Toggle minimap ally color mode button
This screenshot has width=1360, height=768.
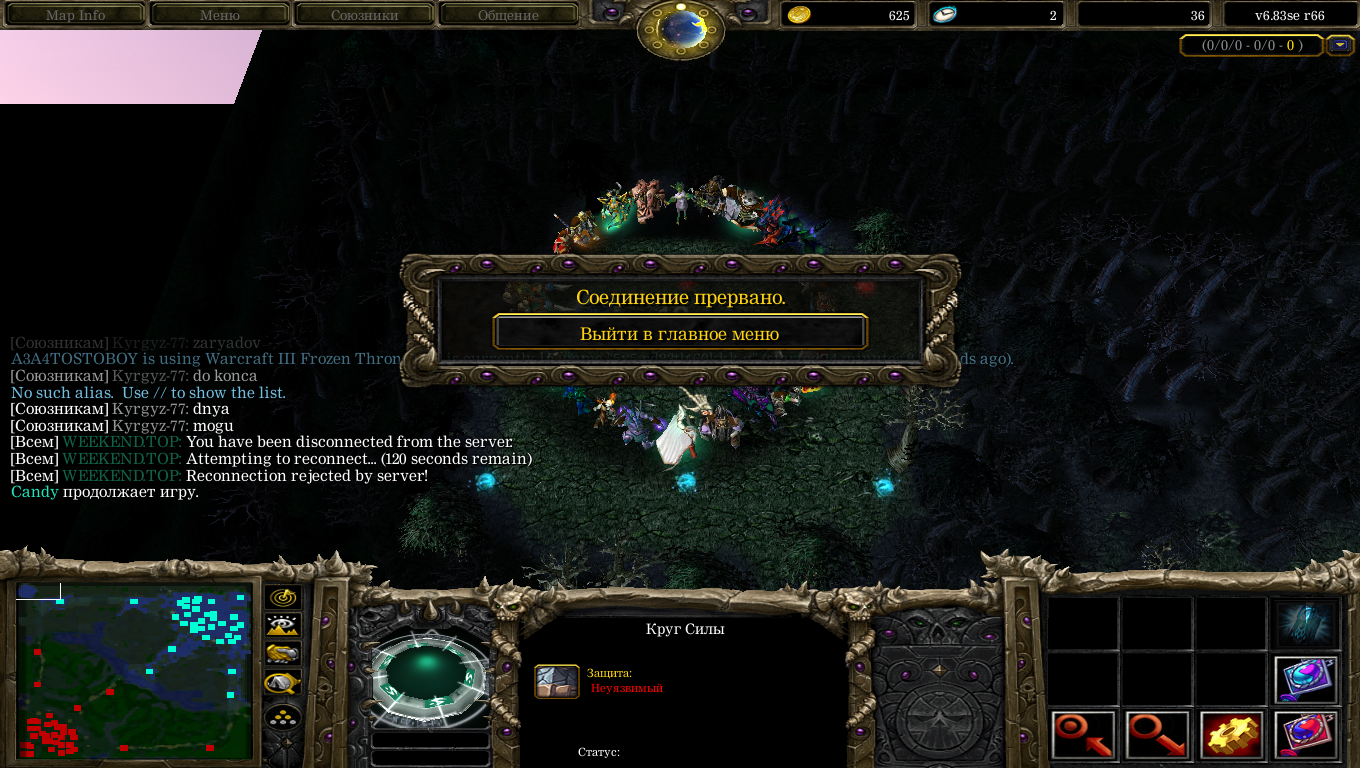(x=284, y=654)
